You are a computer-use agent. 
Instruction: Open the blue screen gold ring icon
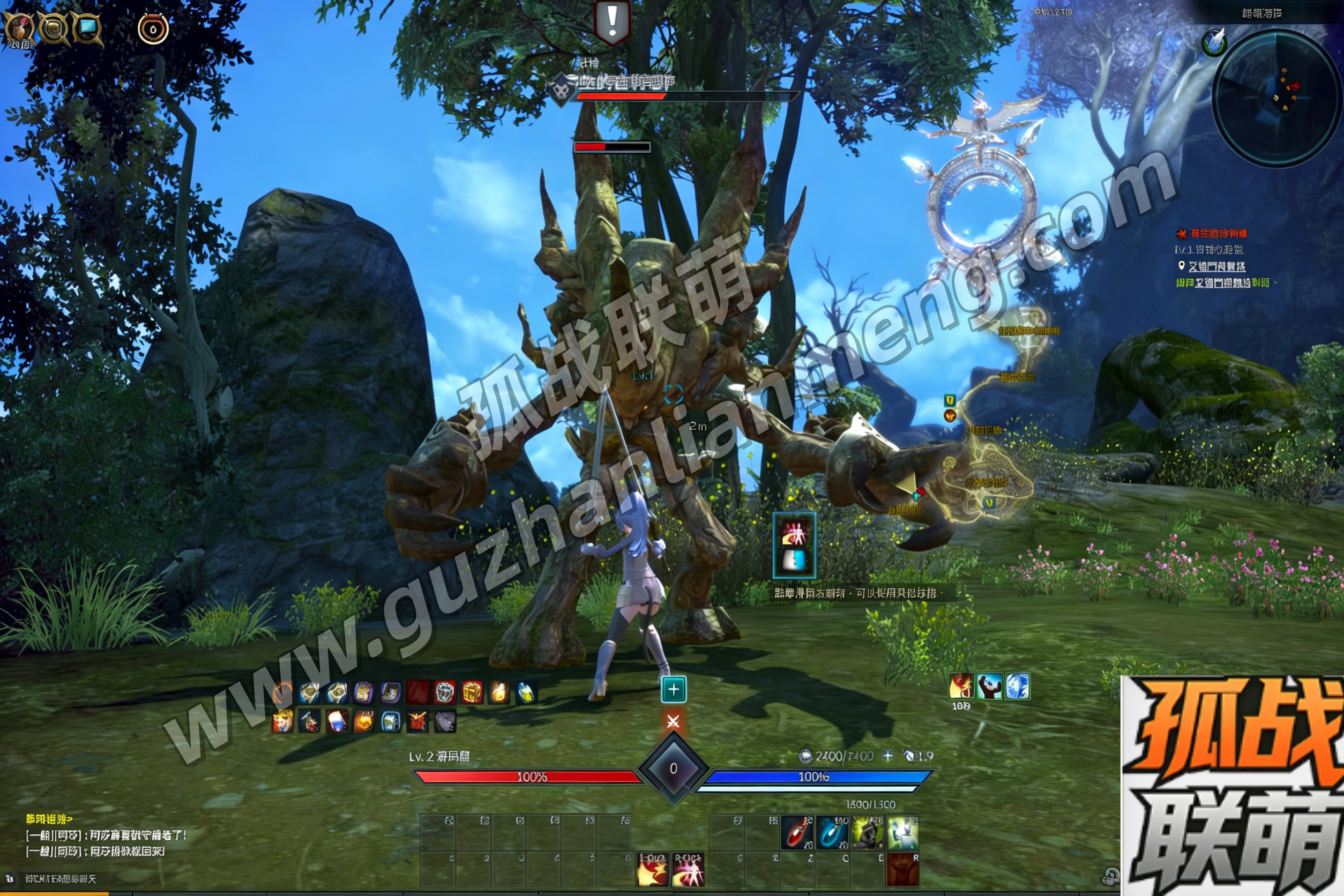[x=87, y=27]
